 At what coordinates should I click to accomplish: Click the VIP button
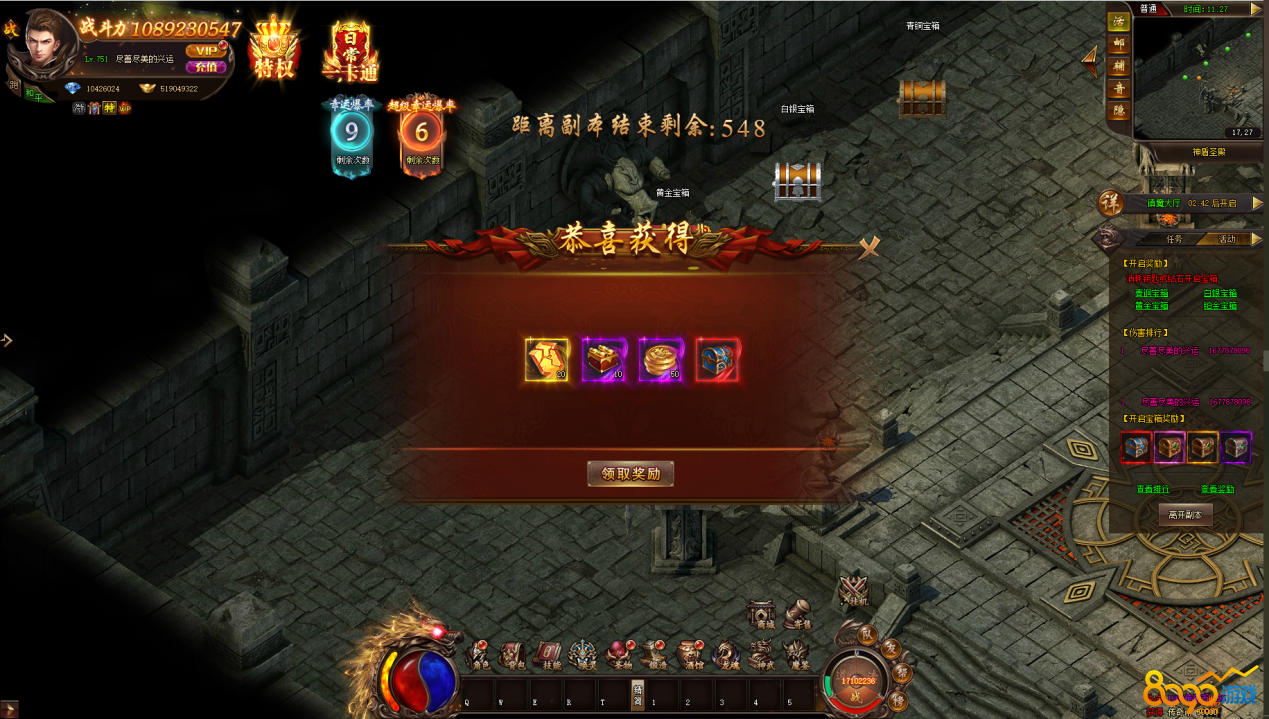(206, 50)
